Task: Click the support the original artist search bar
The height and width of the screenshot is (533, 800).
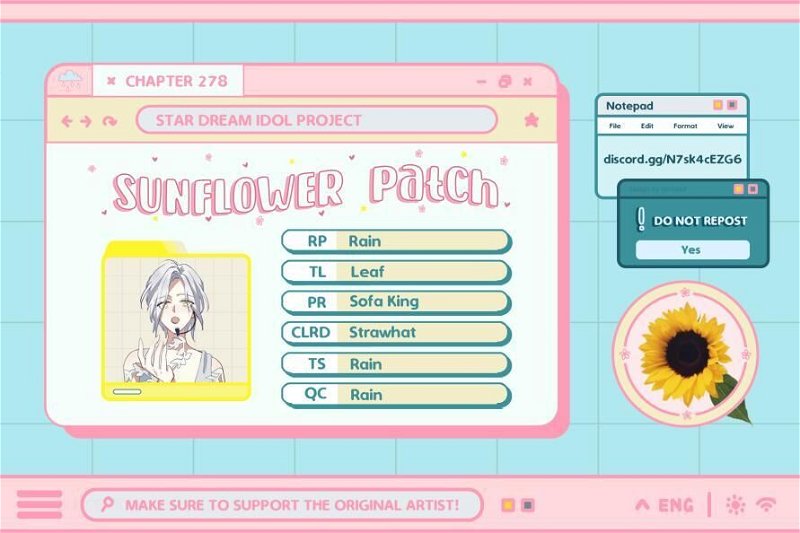Action: (282, 505)
